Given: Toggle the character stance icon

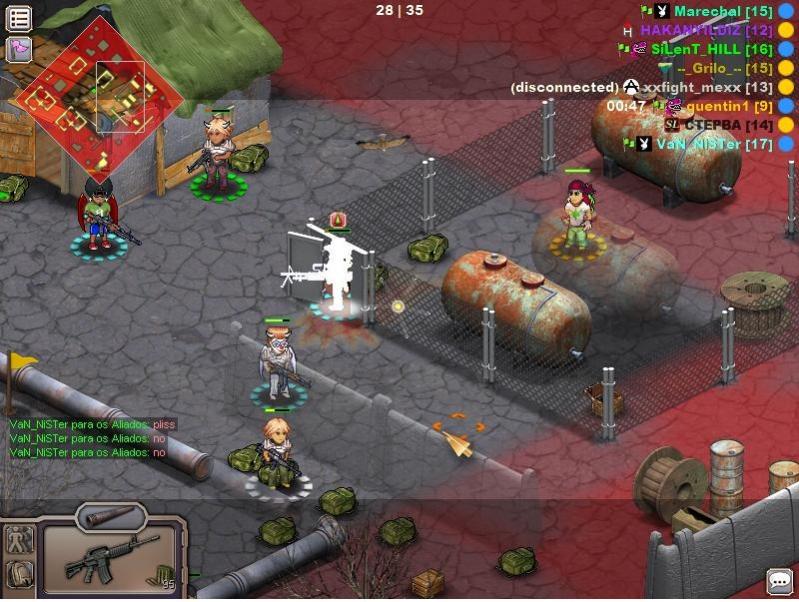Looking at the screenshot, I should tap(19, 540).
